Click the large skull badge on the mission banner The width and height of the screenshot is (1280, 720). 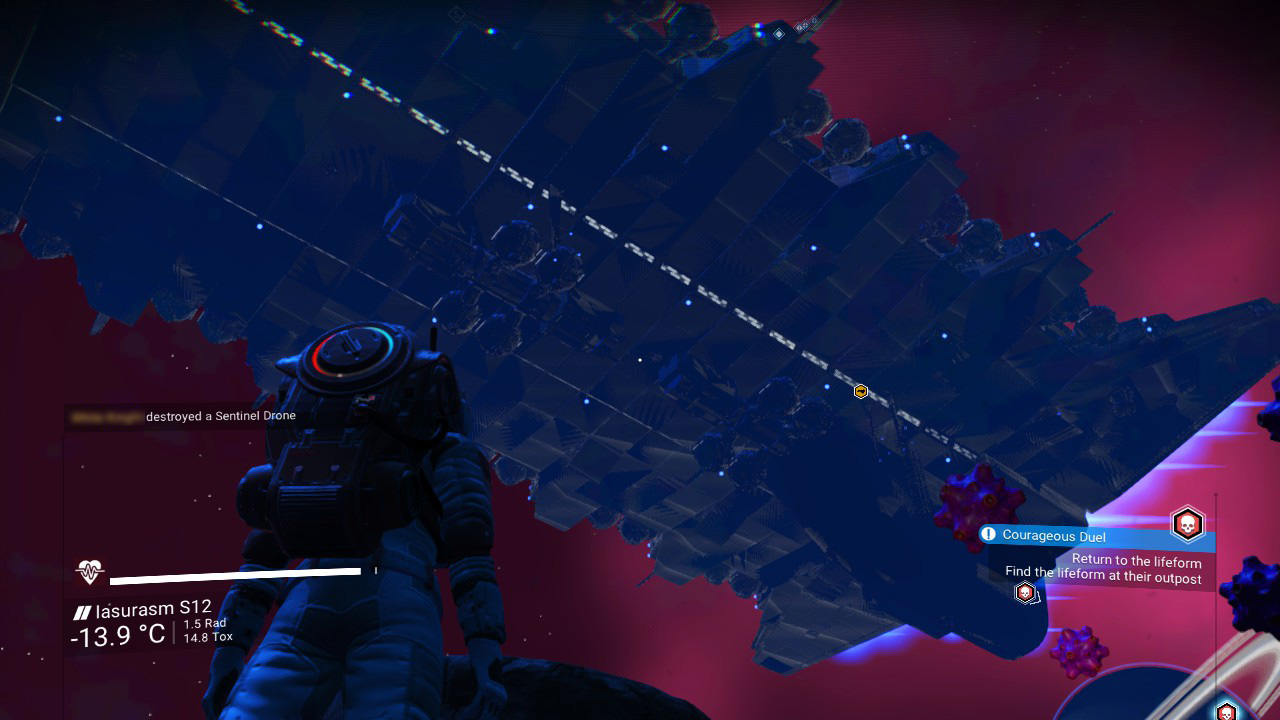[x=1187, y=523]
